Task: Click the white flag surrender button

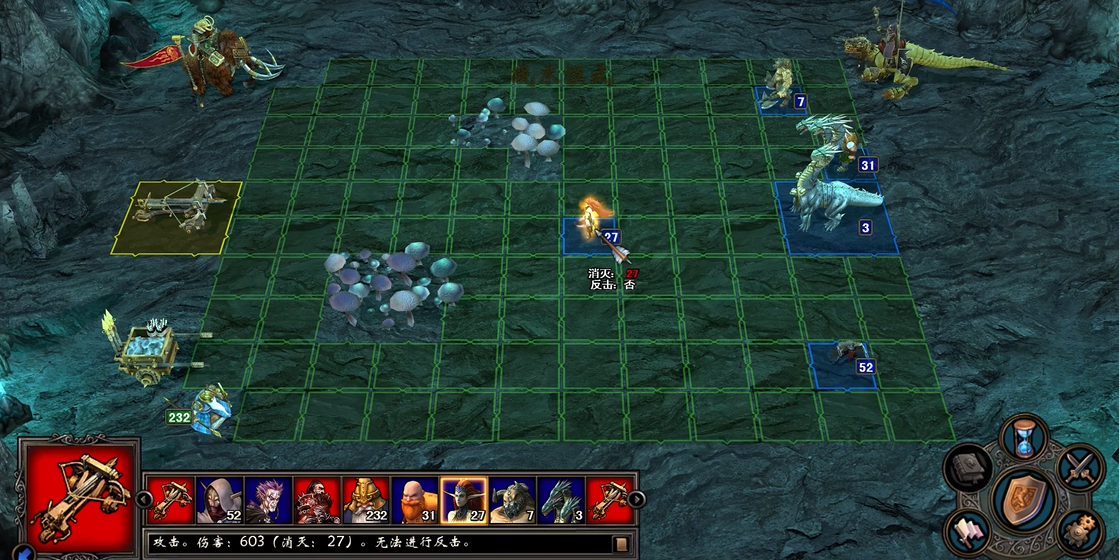Action: click(969, 530)
